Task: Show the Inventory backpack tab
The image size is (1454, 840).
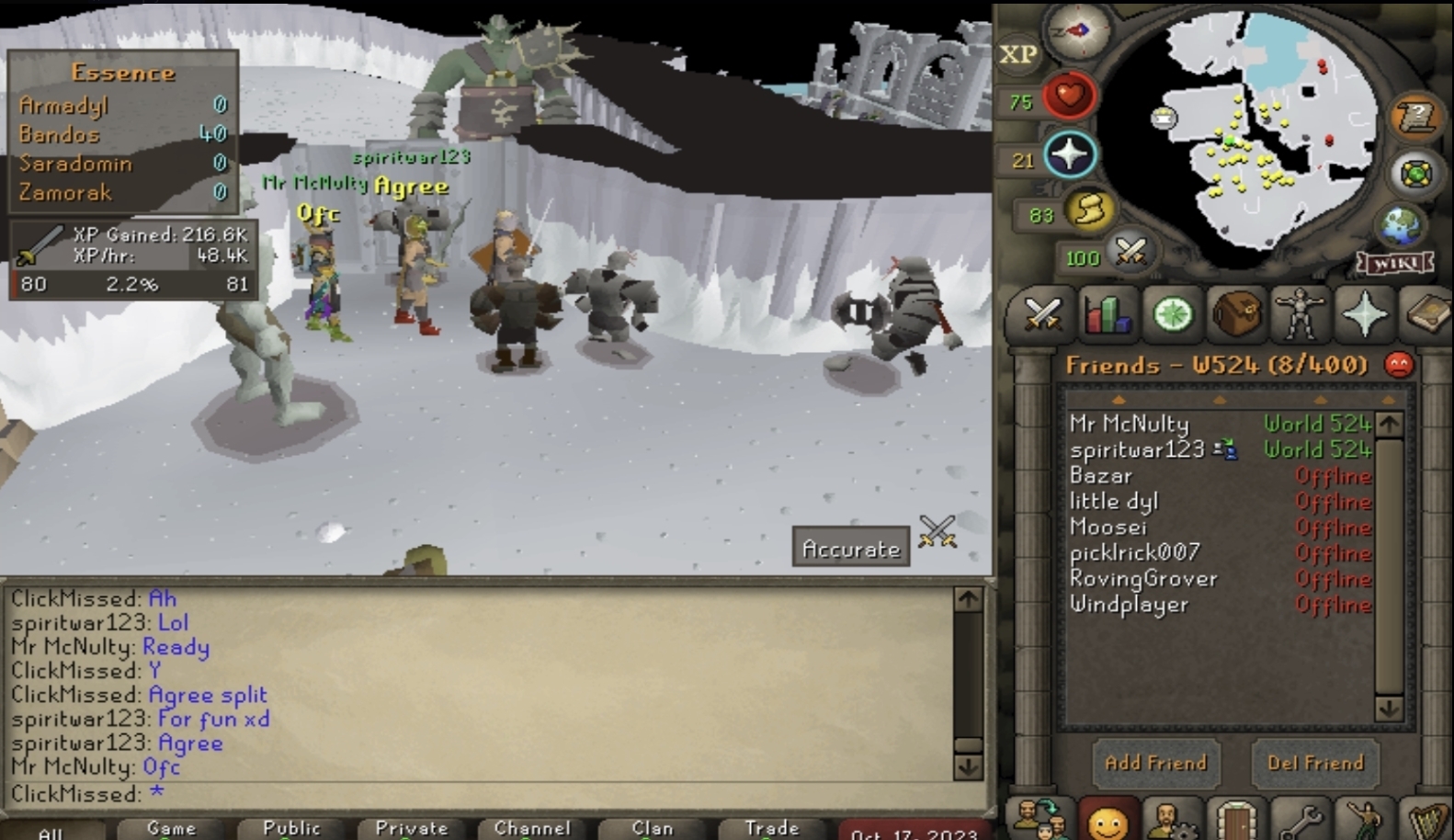Action: [x=1236, y=315]
